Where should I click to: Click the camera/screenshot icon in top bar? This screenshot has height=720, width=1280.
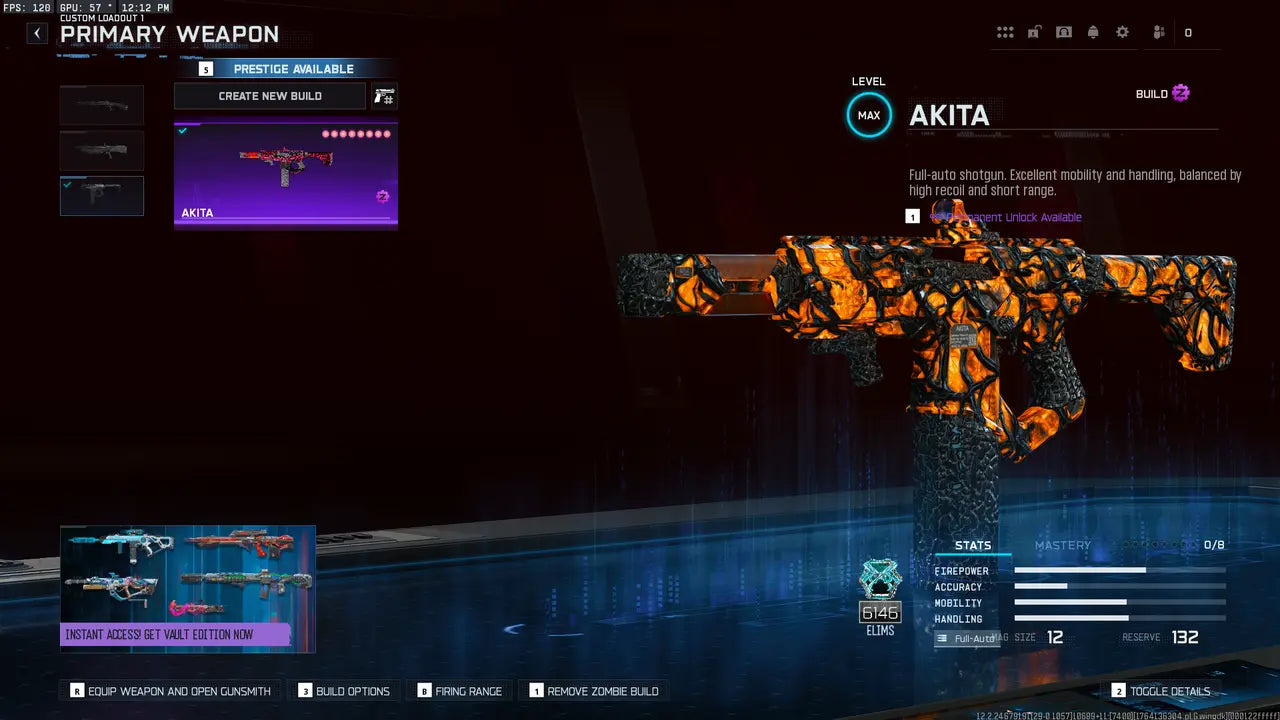[1064, 32]
